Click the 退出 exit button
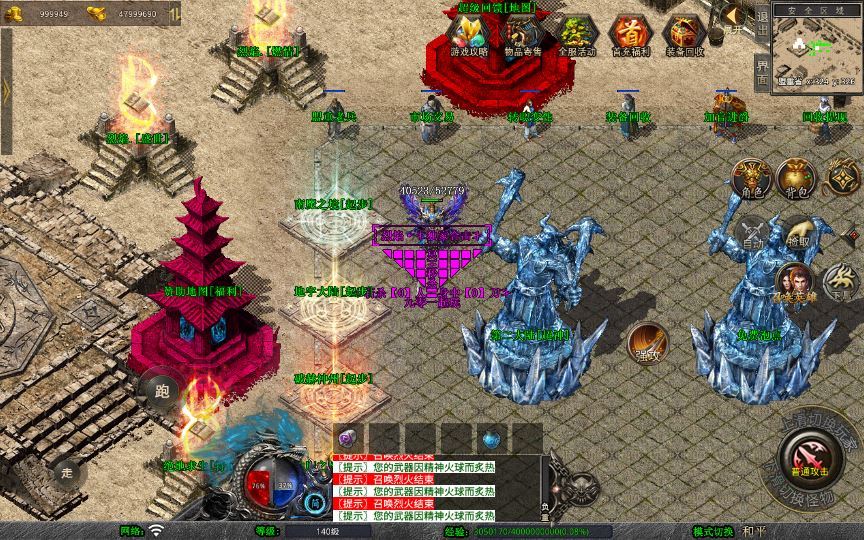 (x=762, y=27)
